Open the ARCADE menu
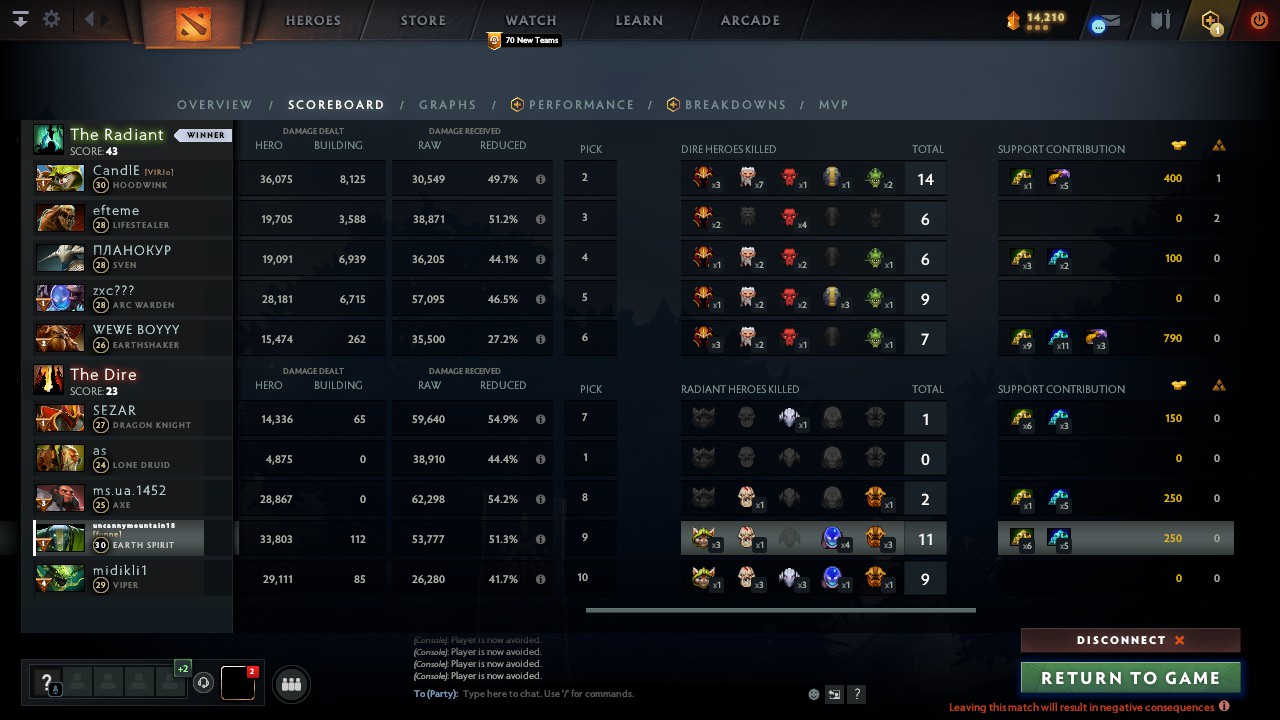Screen dimensions: 1280x720 coord(750,20)
